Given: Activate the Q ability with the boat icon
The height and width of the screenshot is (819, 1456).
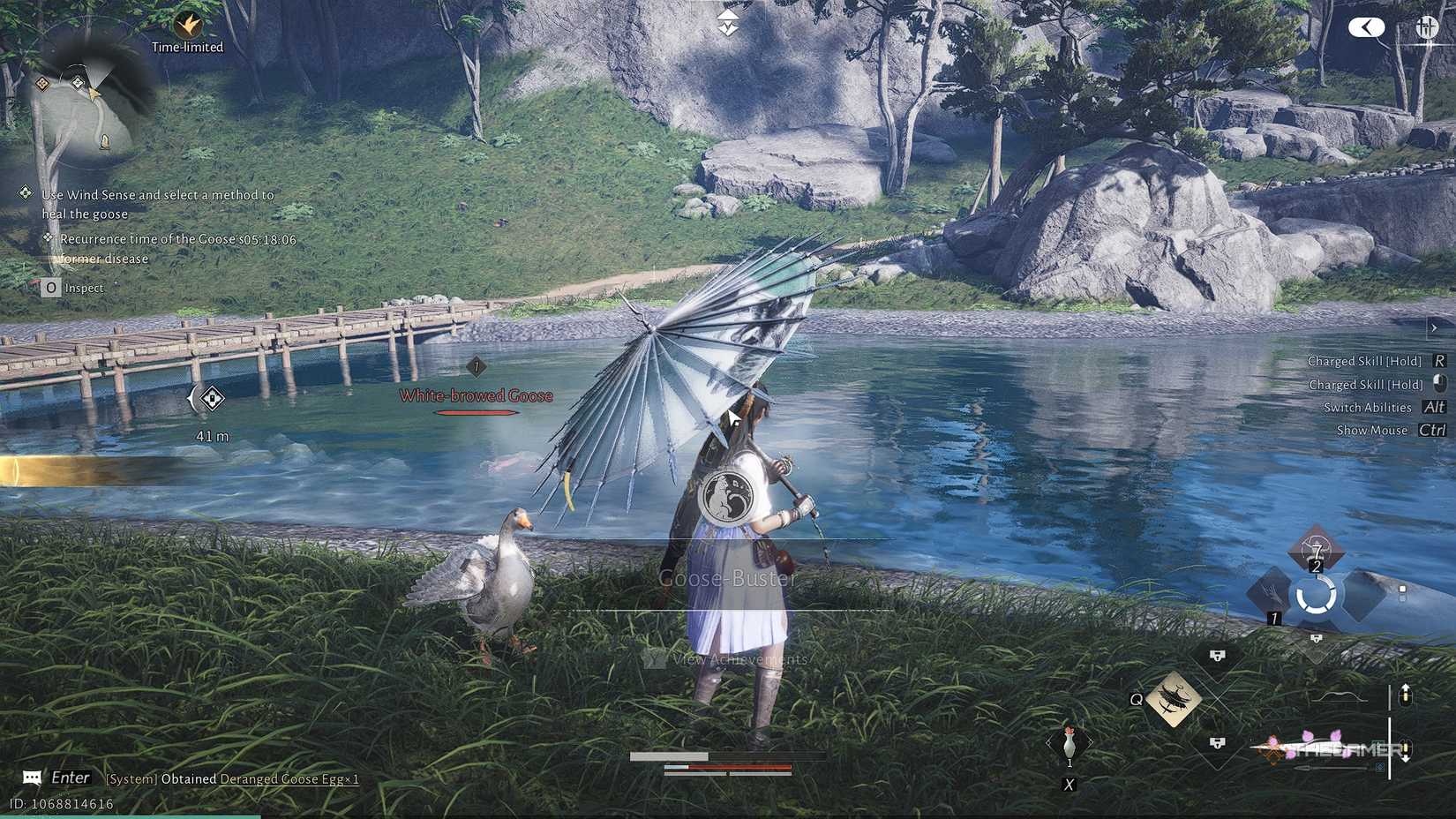Looking at the screenshot, I should coord(1174,698).
